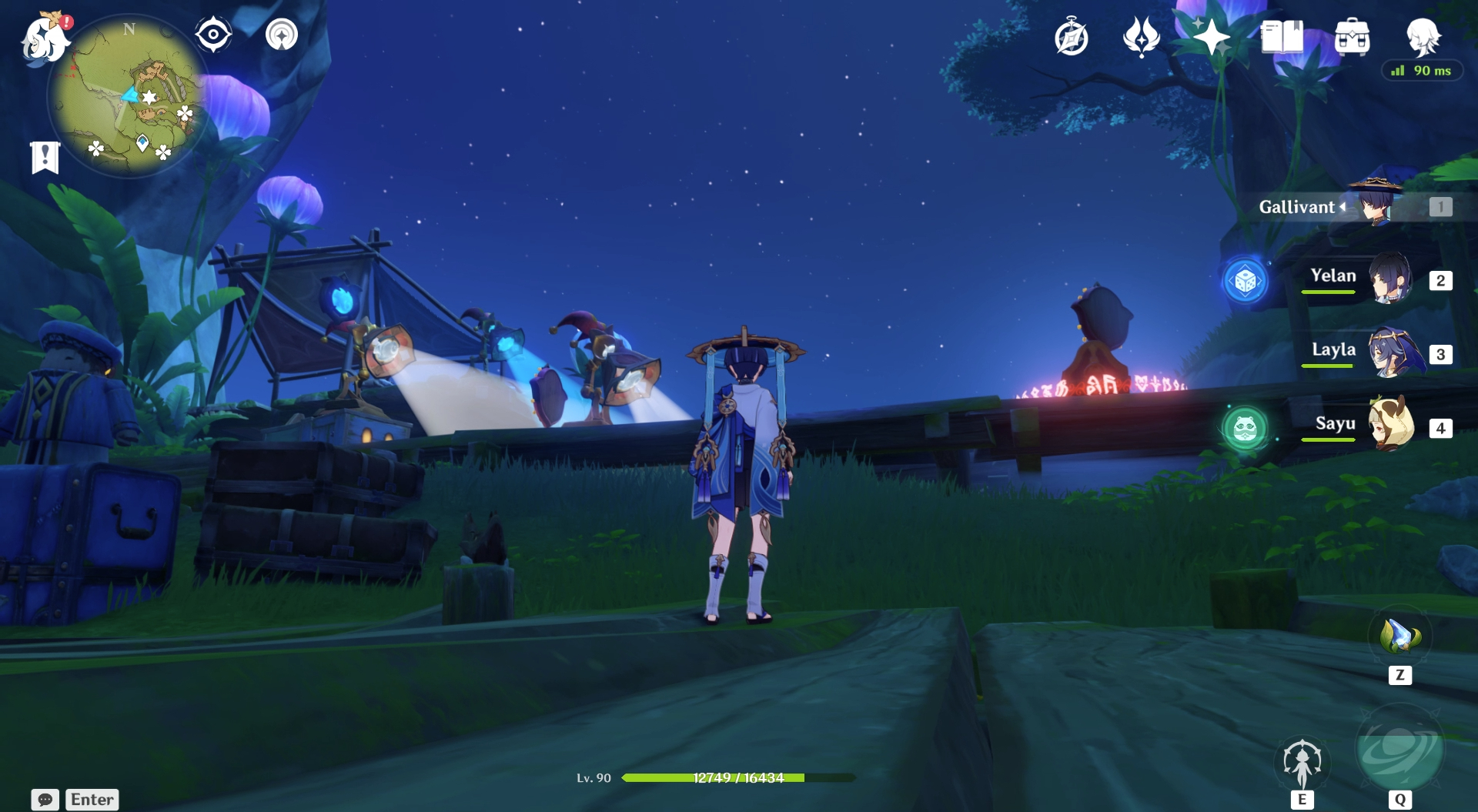Open the co-op mode icon
The height and width of the screenshot is (812, 1478).
click(x=282, y=35)
